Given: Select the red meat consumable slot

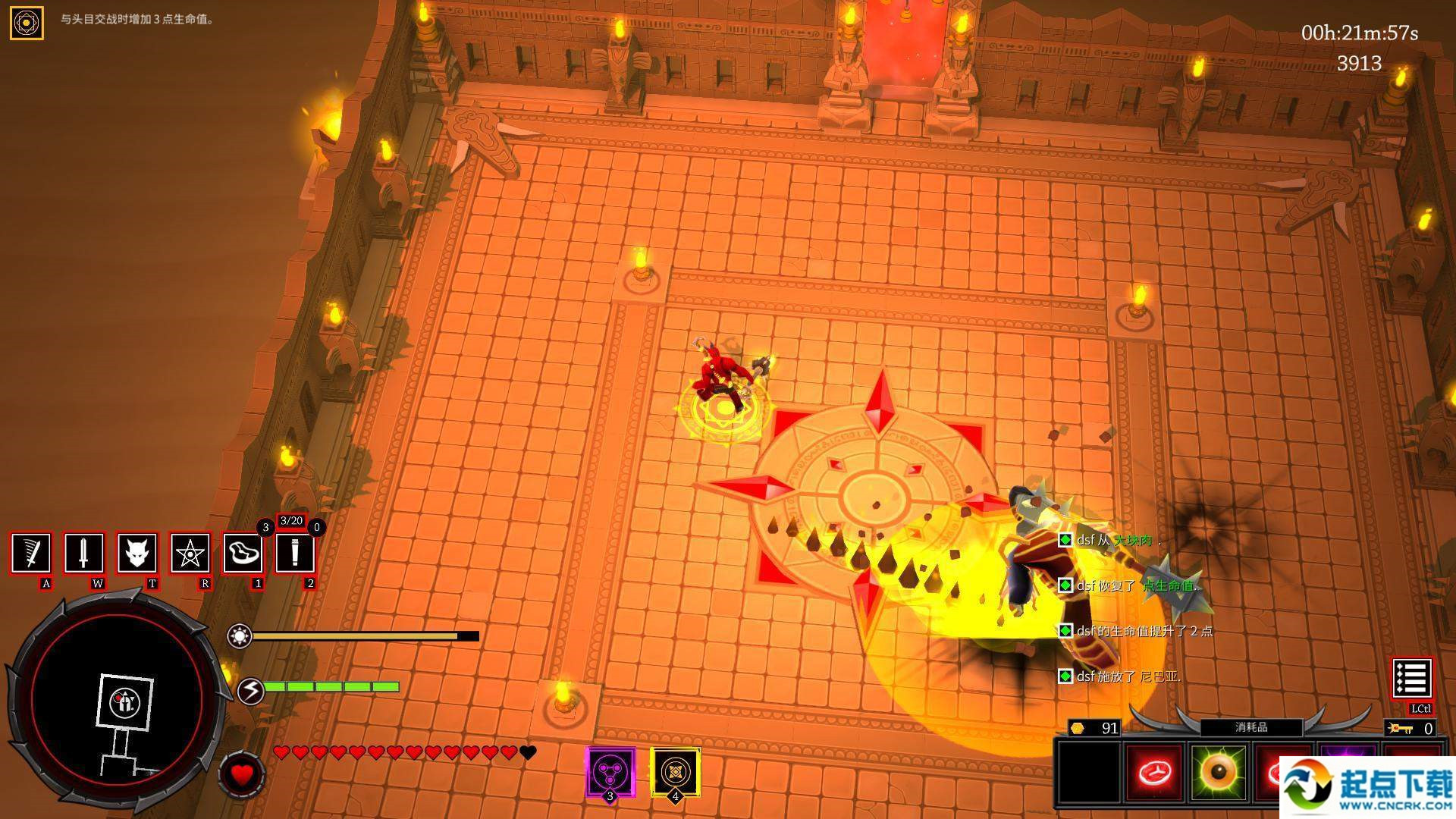Looking at the screenshot, I should [1153, 772].
